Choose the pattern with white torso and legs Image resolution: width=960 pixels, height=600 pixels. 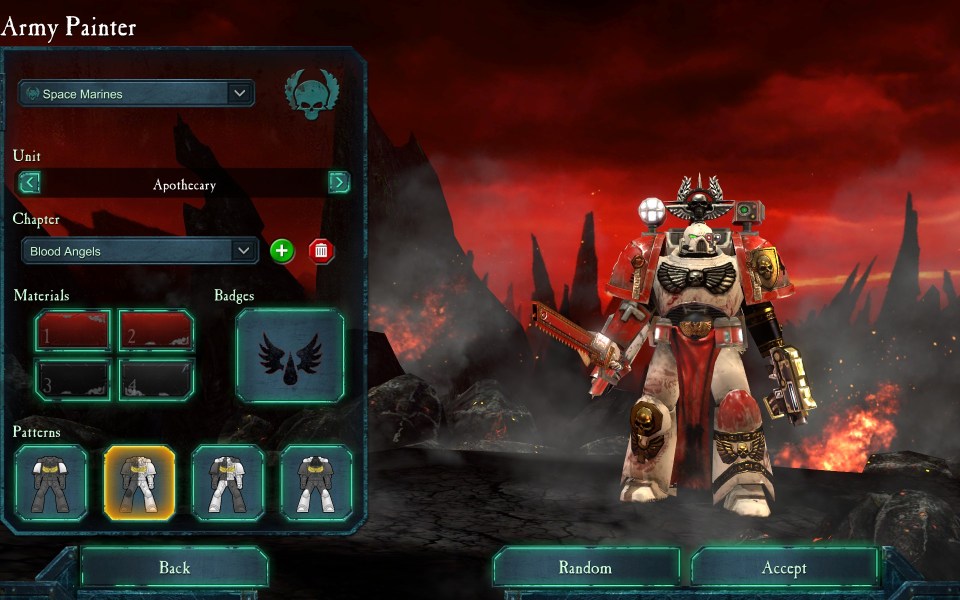click(228, 483)
